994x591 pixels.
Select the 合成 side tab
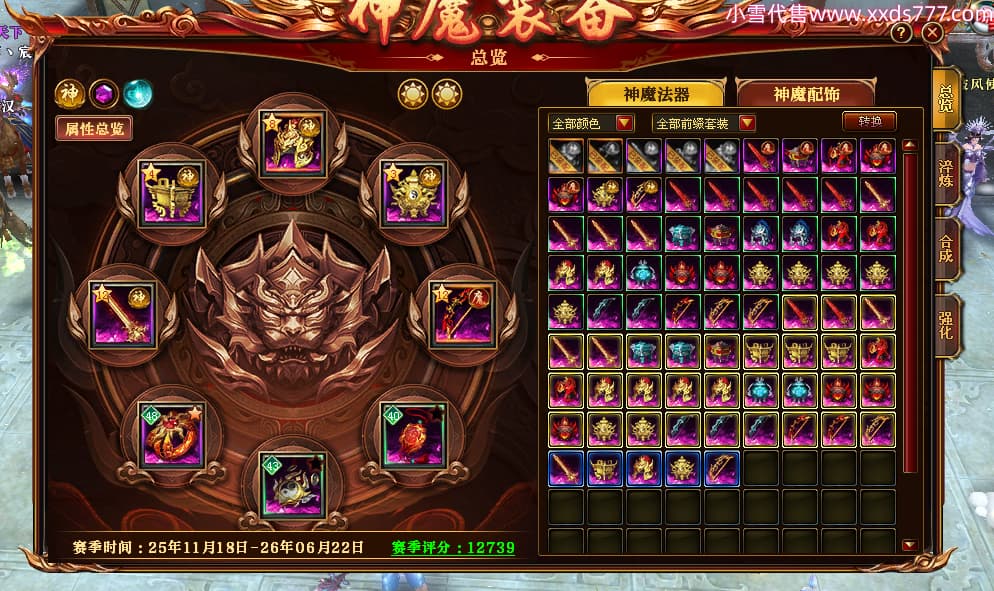(x=945, y=250)
